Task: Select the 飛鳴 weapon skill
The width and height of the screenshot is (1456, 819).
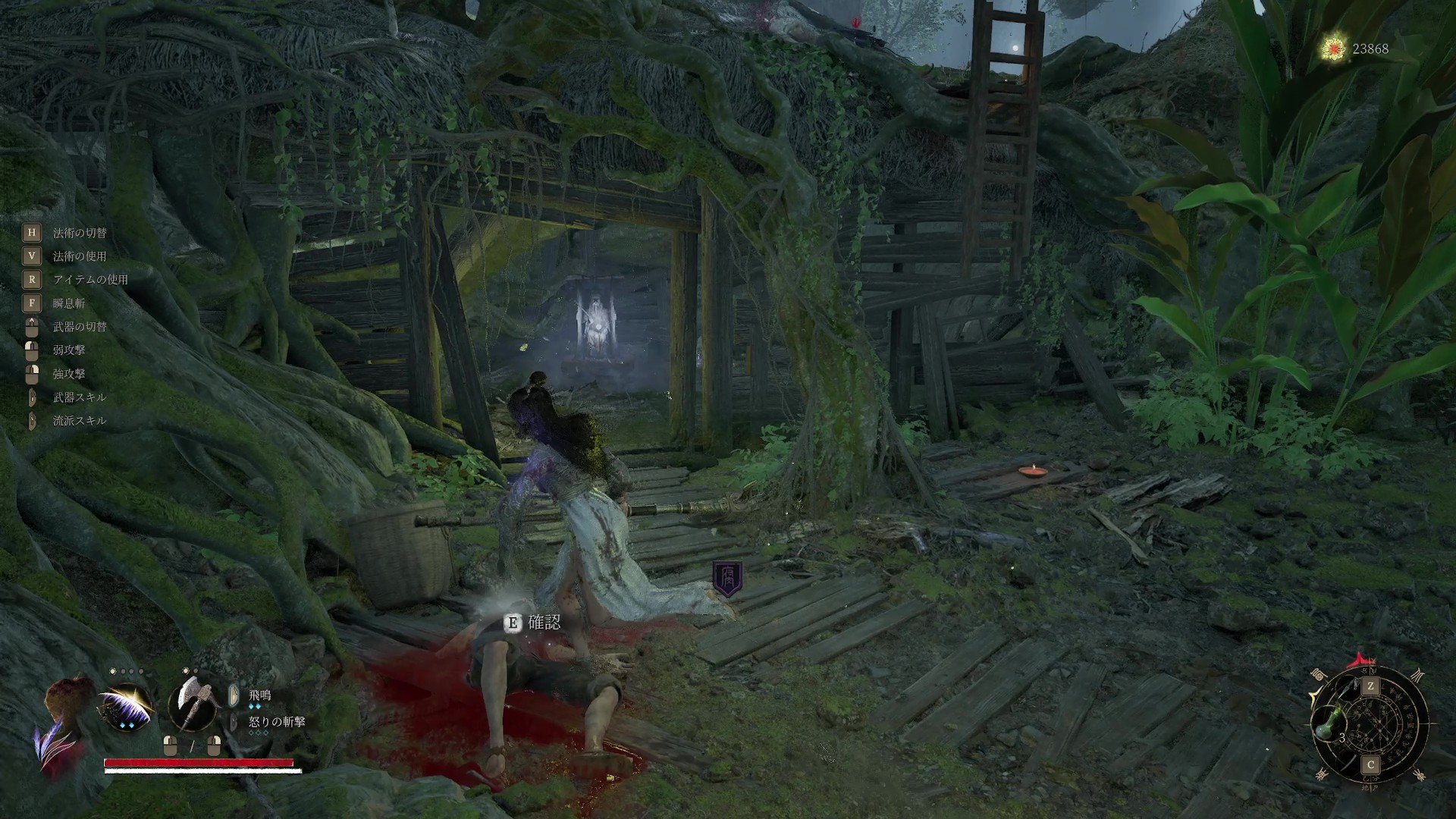Action: tap(259, 695)
